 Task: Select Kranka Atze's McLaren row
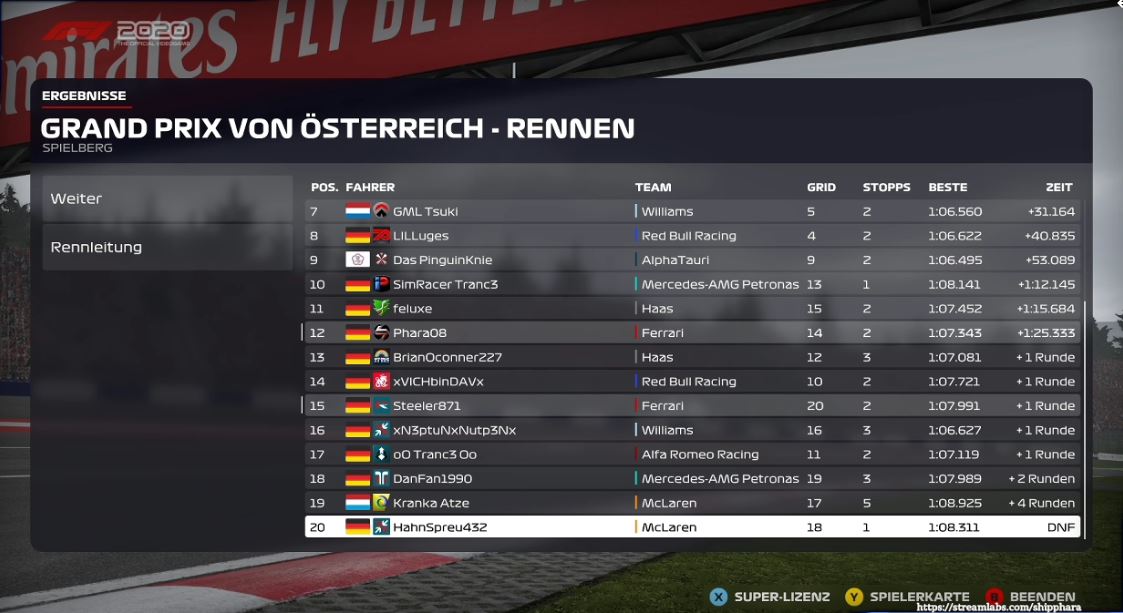tap(692, 503)
